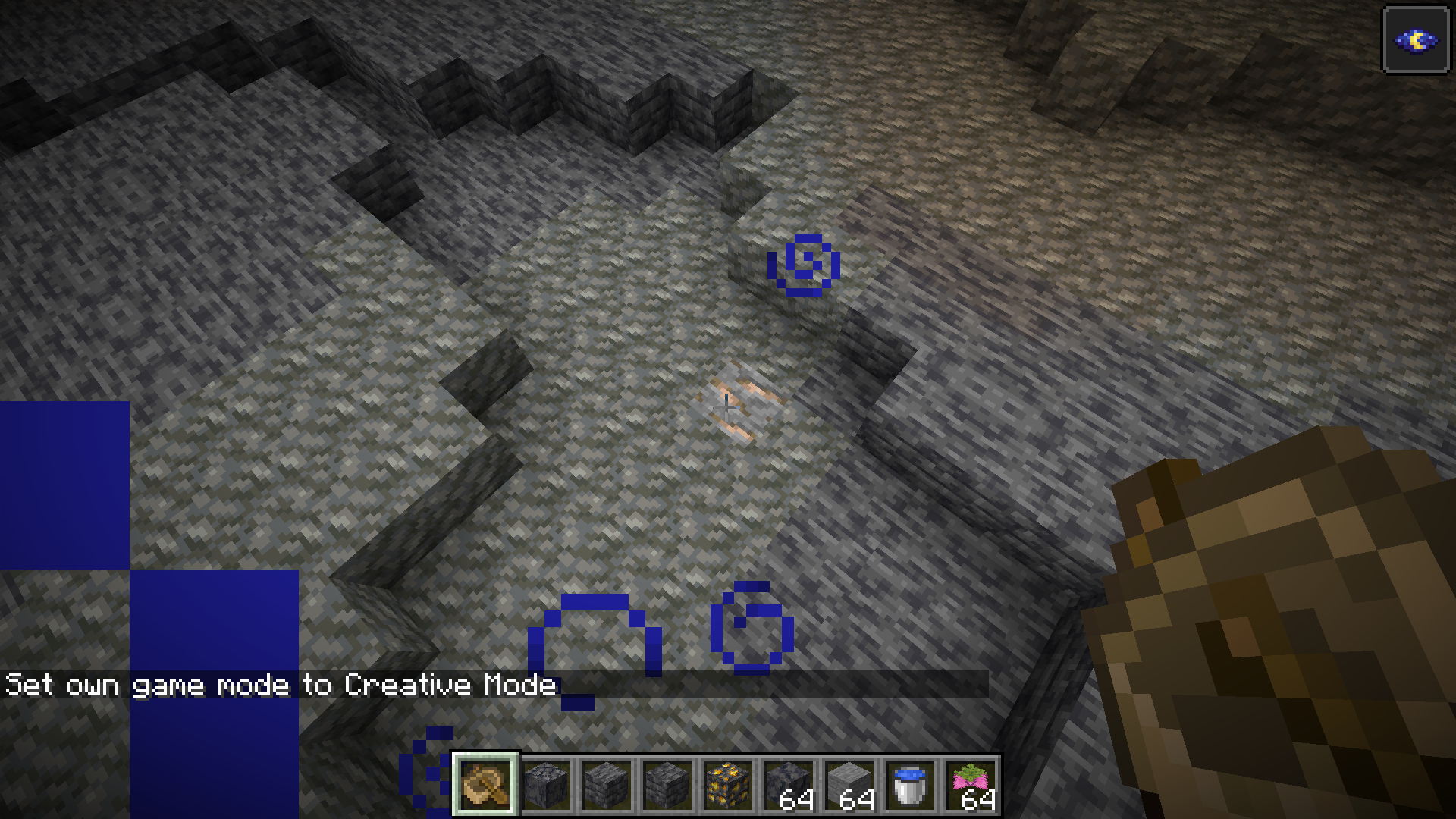Select the gilded blackstone block slot
Image resolution: width=1456 pixels, height=819 pixels.
728,785
